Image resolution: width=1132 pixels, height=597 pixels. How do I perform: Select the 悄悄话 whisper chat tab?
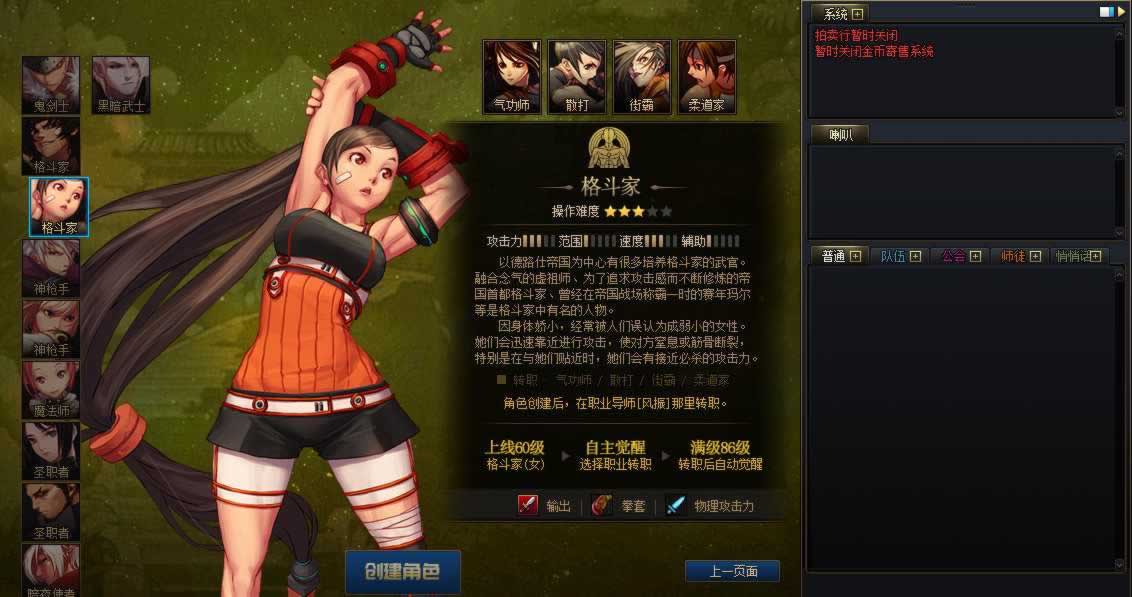click(1076, 256)
